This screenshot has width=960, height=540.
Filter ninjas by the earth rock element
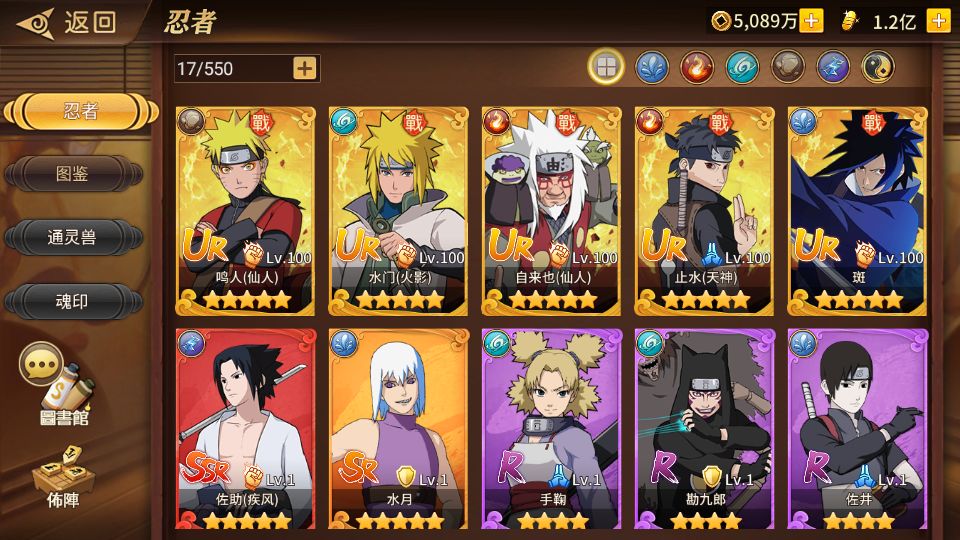[x=787, y=67]
